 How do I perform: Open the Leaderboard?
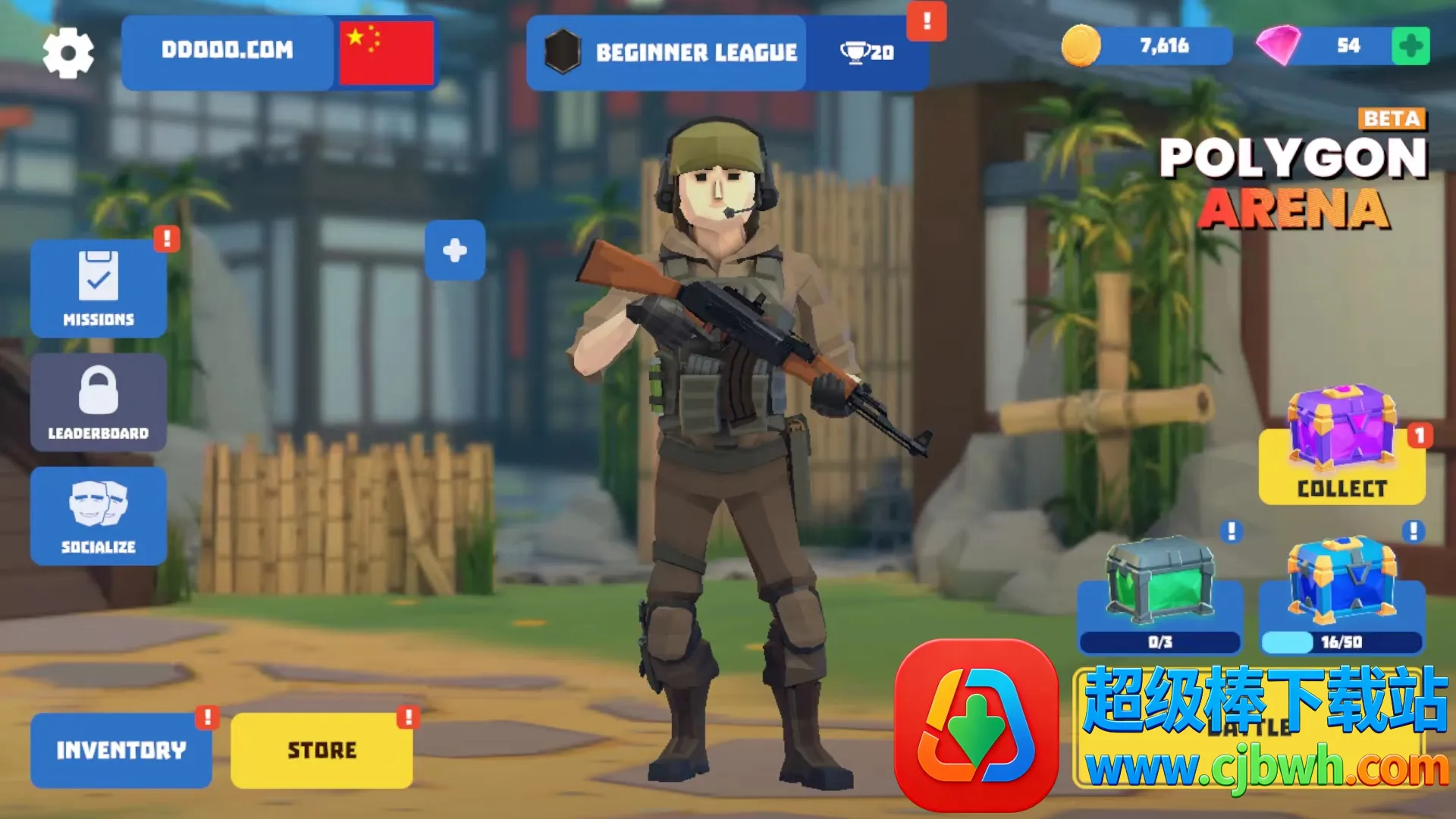pyautogui.click(x=99, y=402)
